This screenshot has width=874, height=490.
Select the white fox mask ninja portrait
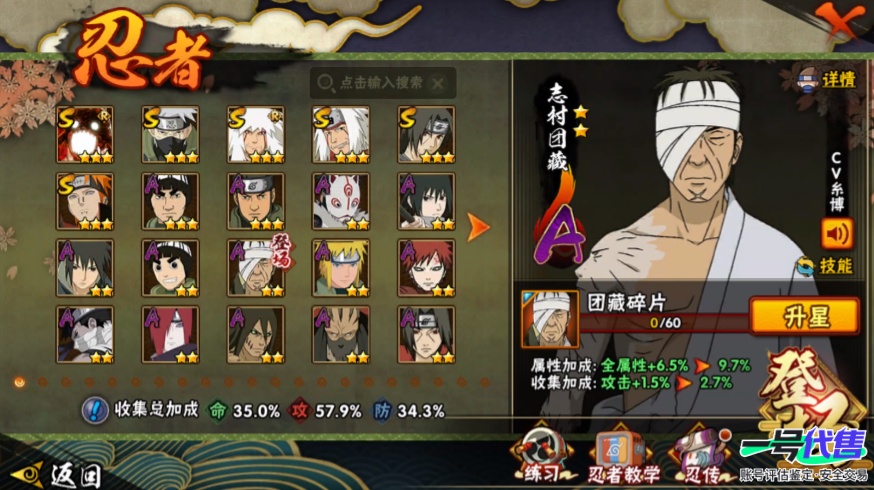tap(341, 201)
